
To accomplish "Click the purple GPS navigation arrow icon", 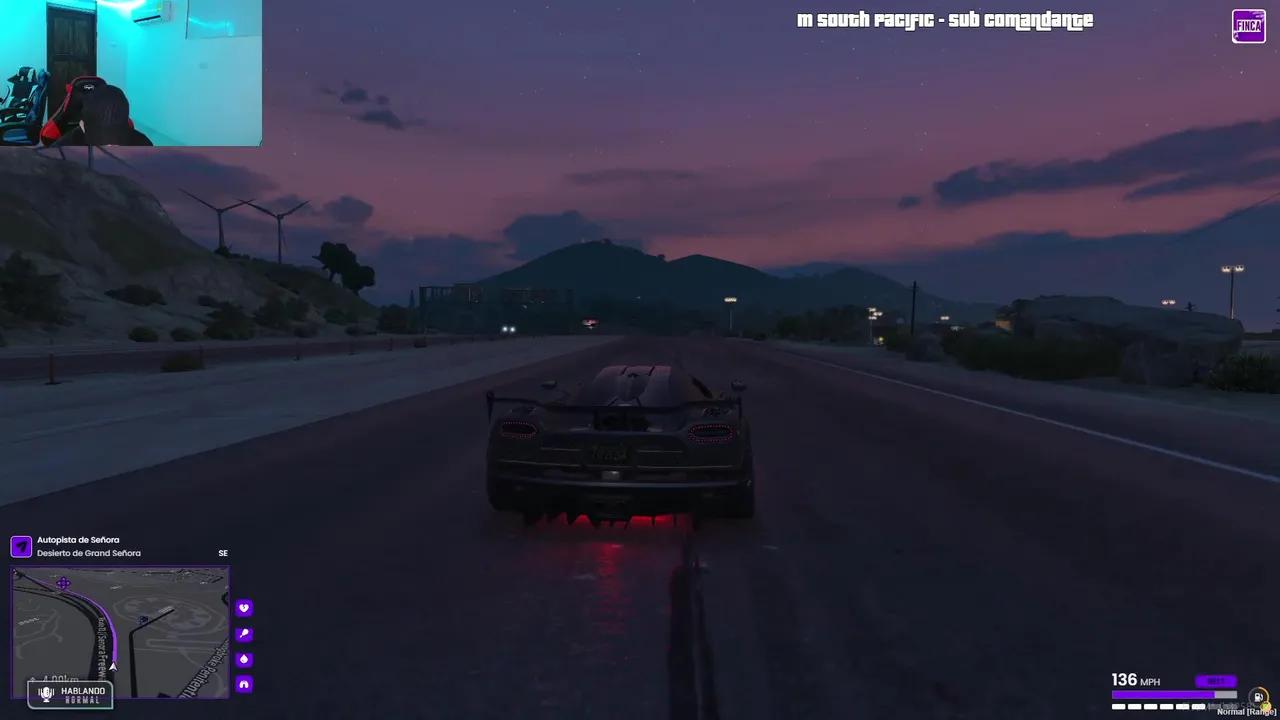I will click(21, 546).
